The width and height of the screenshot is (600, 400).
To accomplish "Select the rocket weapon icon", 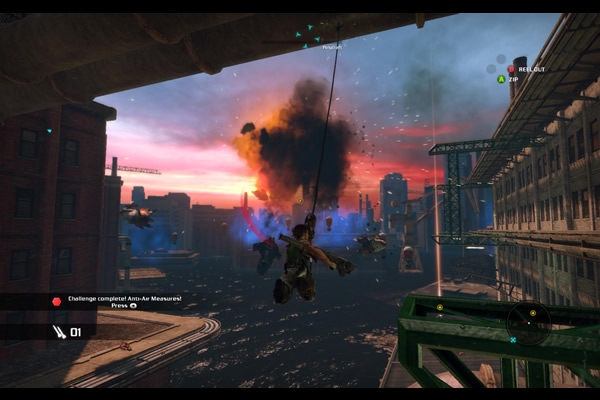I will pyautogui.click(x=60, y=331).
